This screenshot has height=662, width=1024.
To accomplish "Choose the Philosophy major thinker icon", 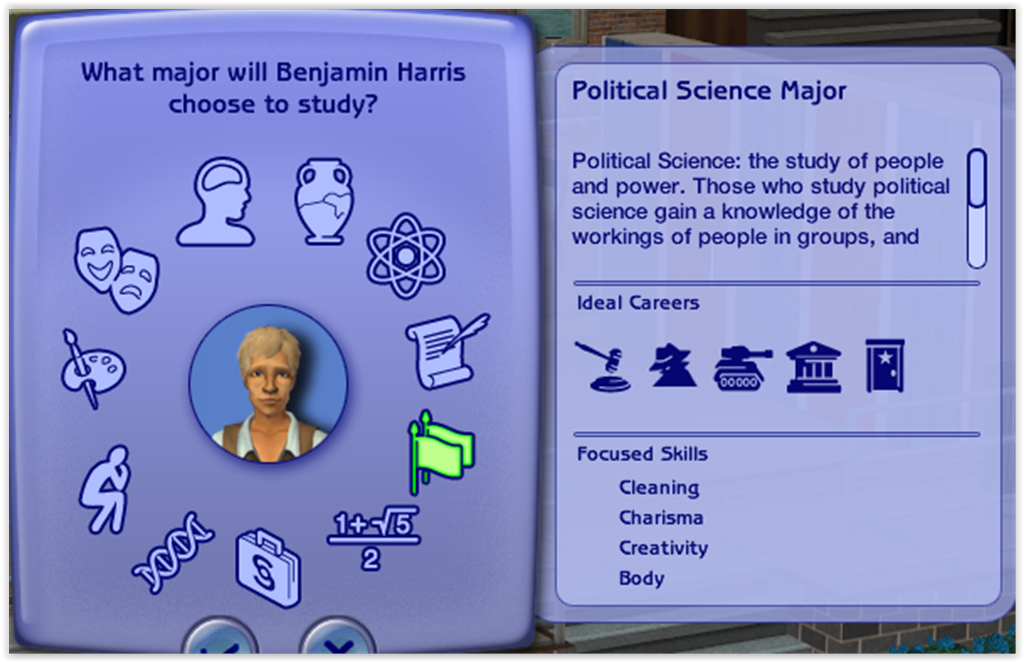I will (107, 488).
